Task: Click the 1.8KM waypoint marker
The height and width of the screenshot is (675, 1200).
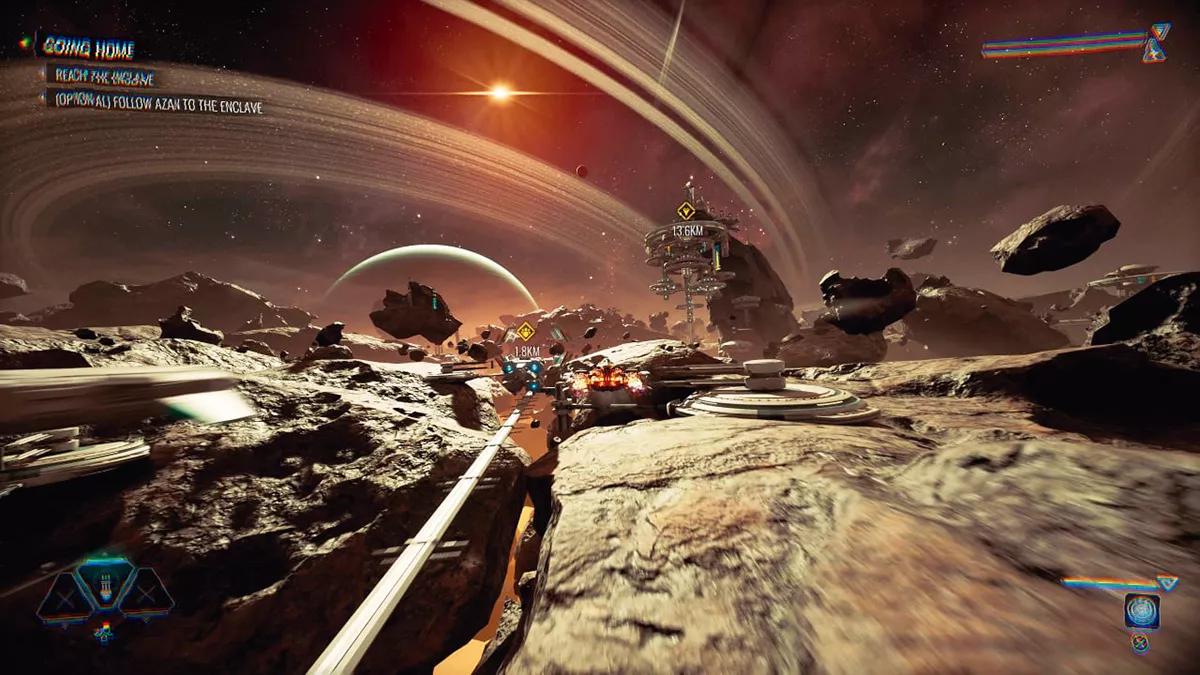Action: coord(525,331)
